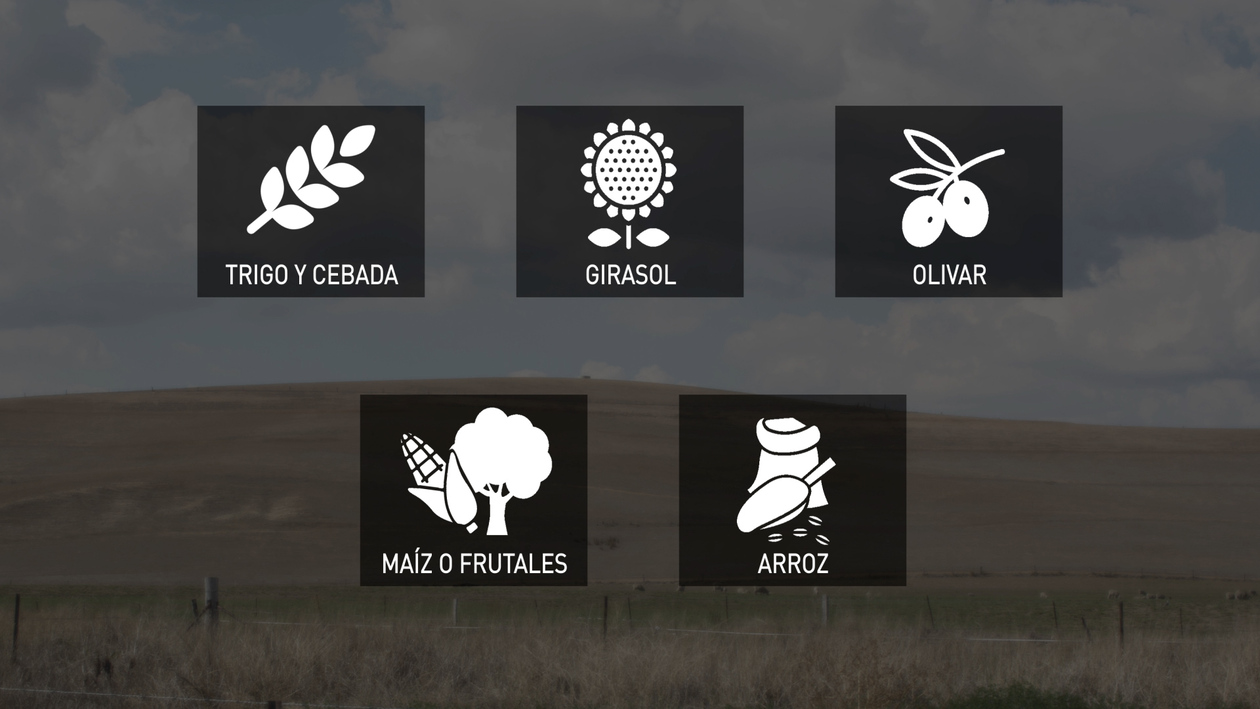Pick the Maíz o Frutales tile
Image resolution: width=1260 pixels, height=709 pixels.
(473, 490)
